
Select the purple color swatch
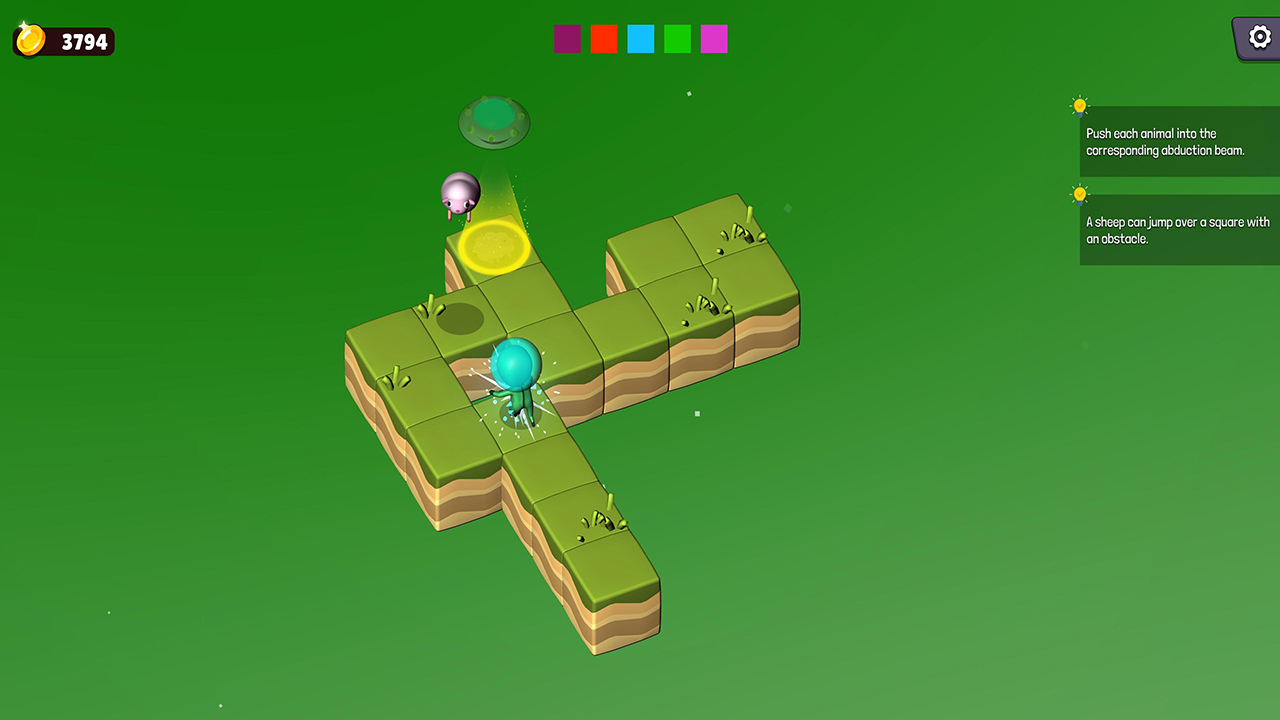(x=567, y=39)
